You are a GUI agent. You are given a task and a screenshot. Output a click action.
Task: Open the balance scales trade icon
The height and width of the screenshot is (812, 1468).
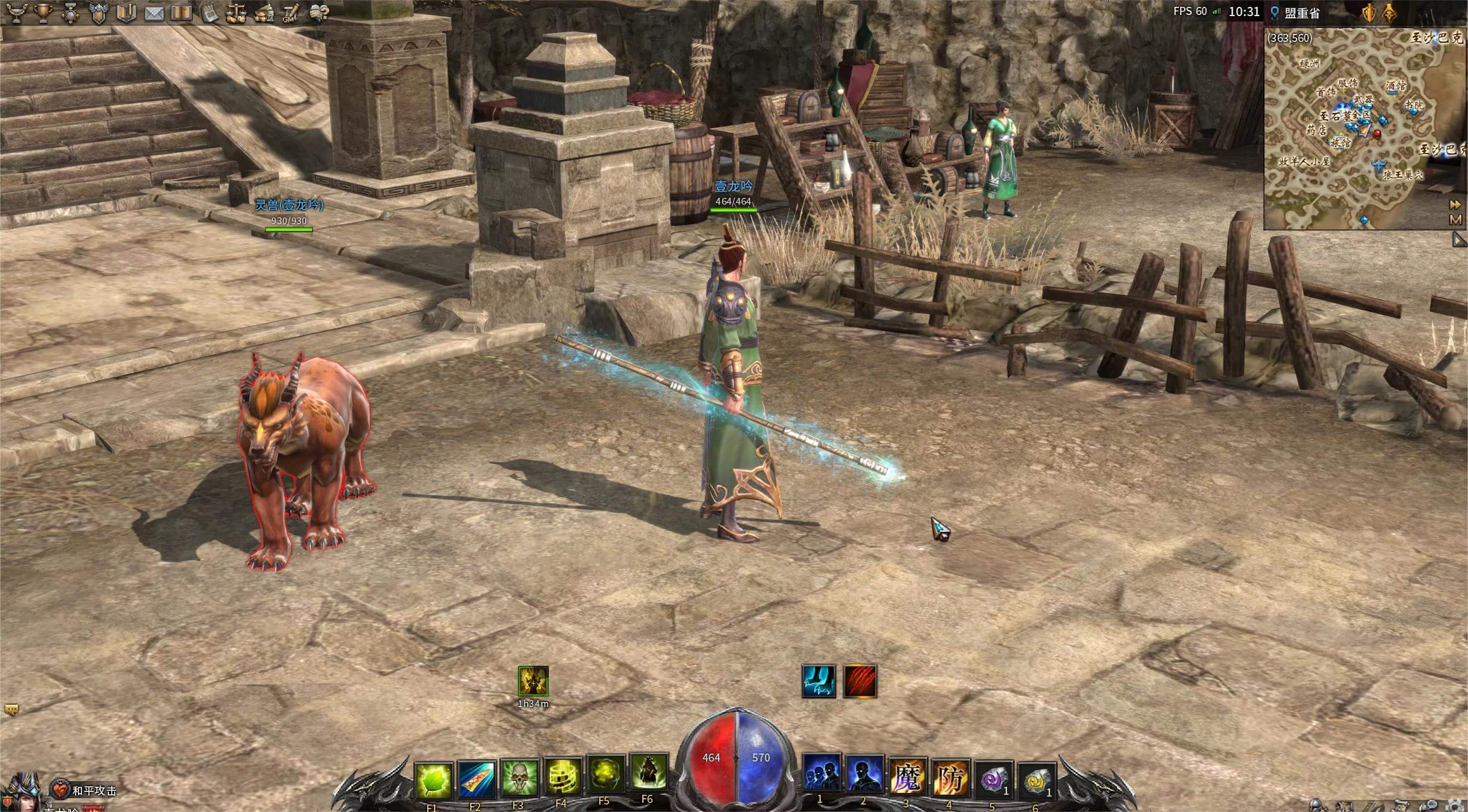[x=236, y=13]
